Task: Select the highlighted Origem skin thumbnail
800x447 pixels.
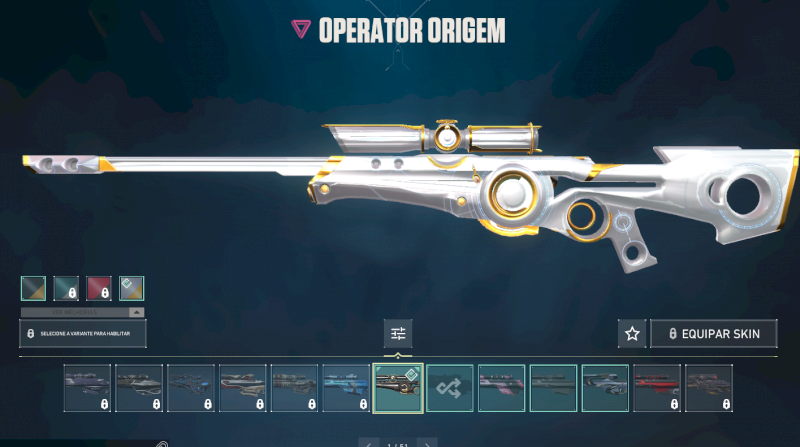Action: pyautogui.click(x=398, y=388)
